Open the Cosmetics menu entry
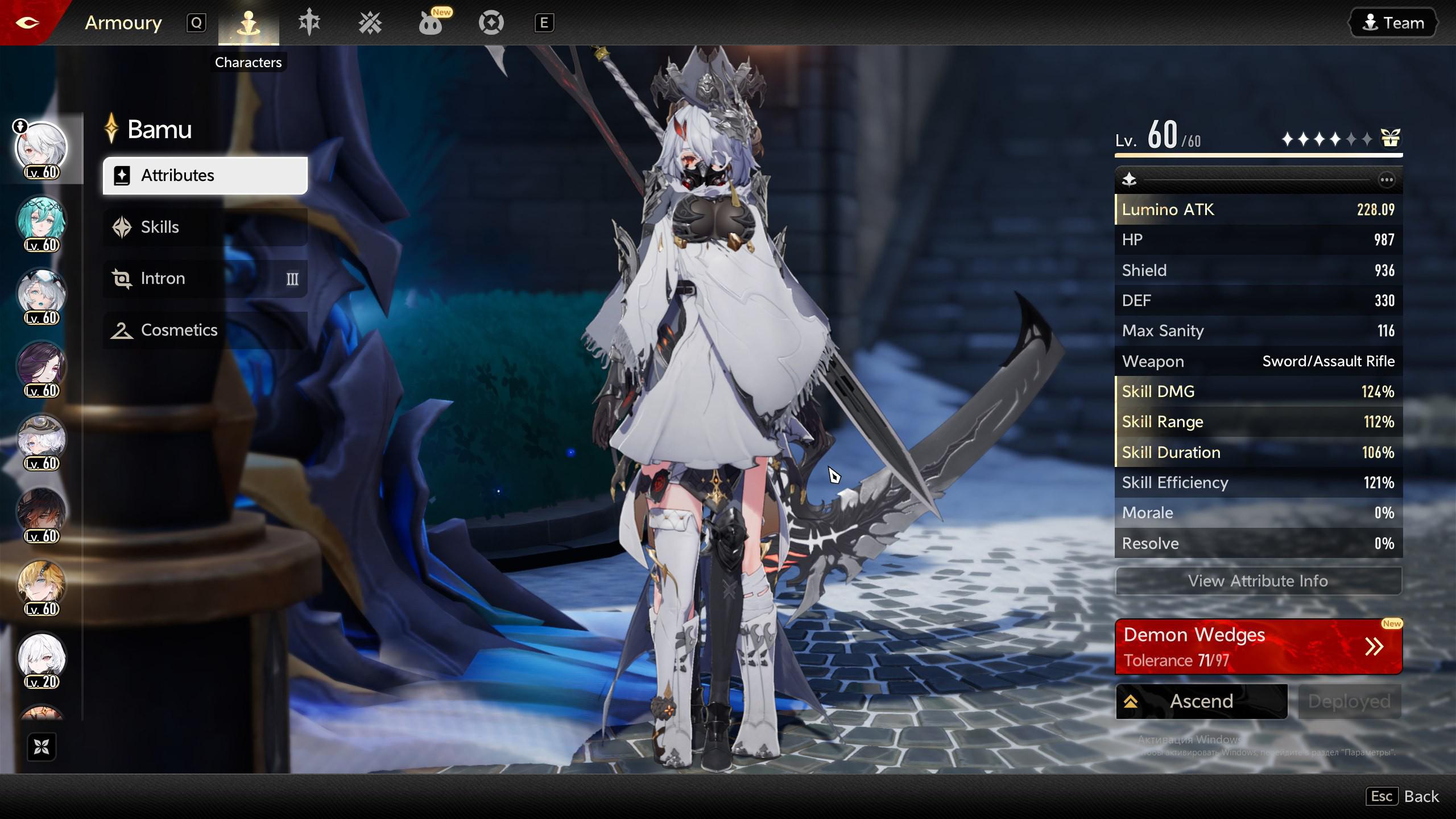The height and width of the screenshot is (819, 1456). [205, 330]
